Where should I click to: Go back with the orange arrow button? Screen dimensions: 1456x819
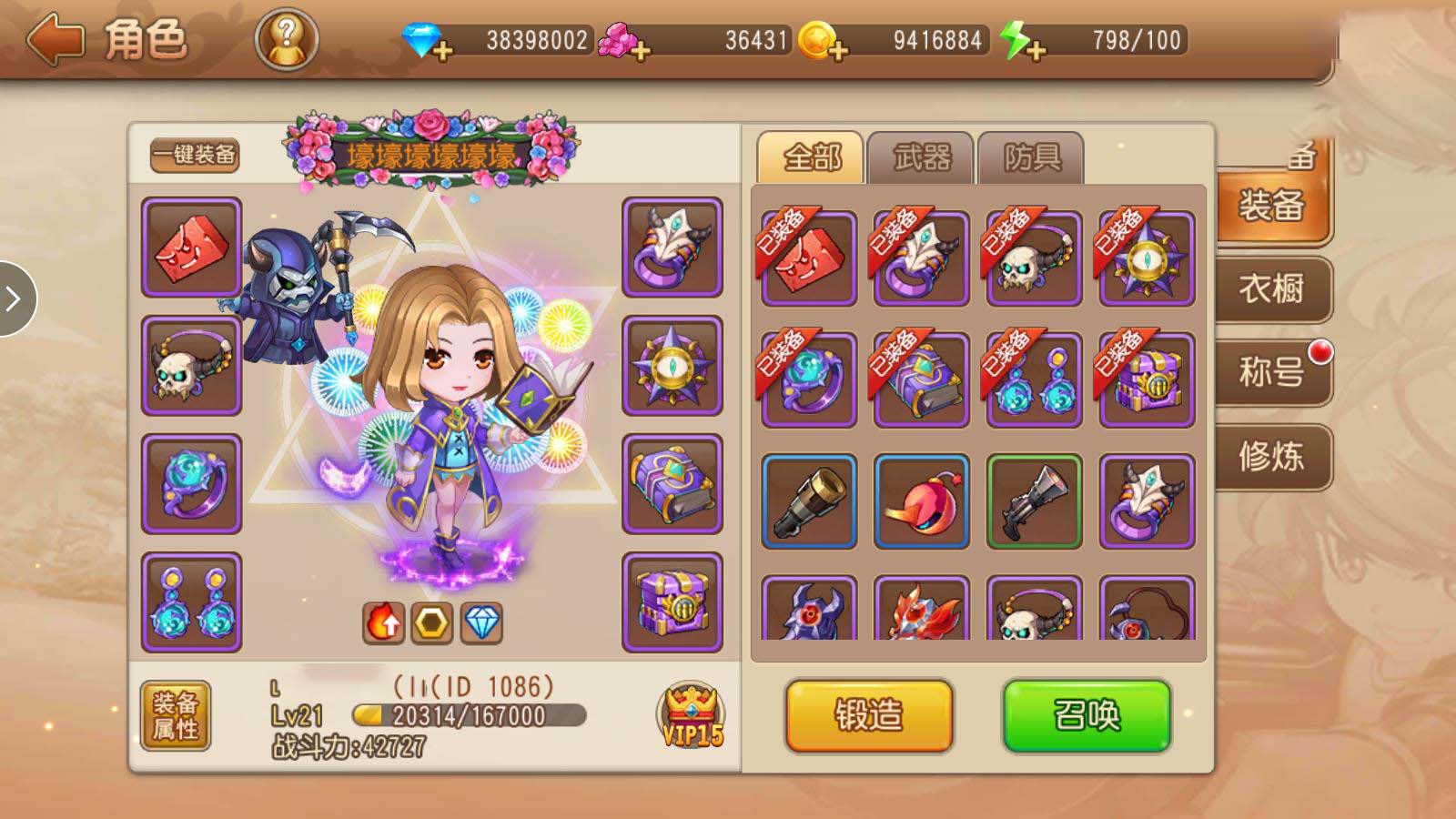56,40
